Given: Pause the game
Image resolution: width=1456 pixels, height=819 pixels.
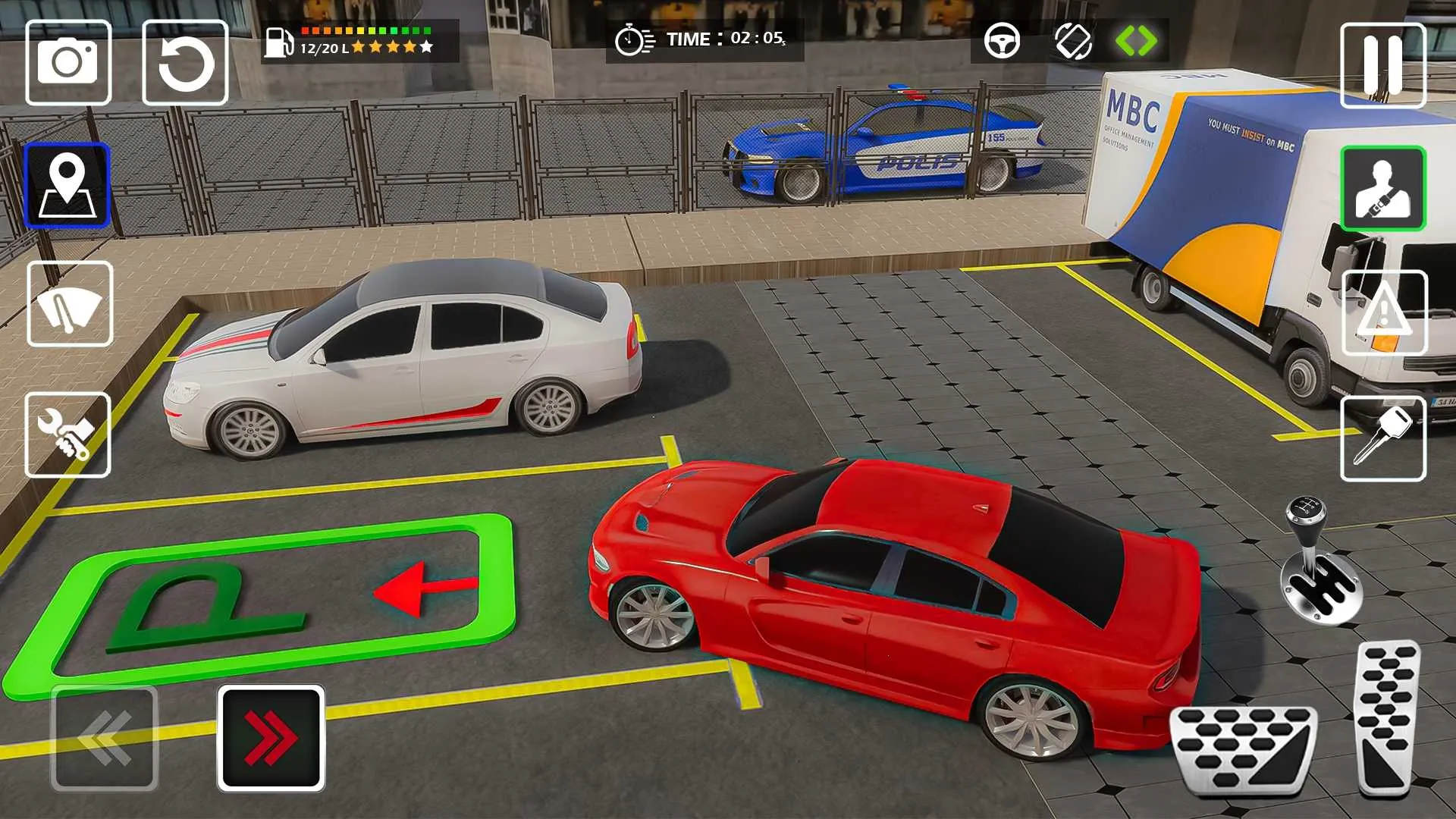Looking at the screenshot, I should pos(1383,65).
